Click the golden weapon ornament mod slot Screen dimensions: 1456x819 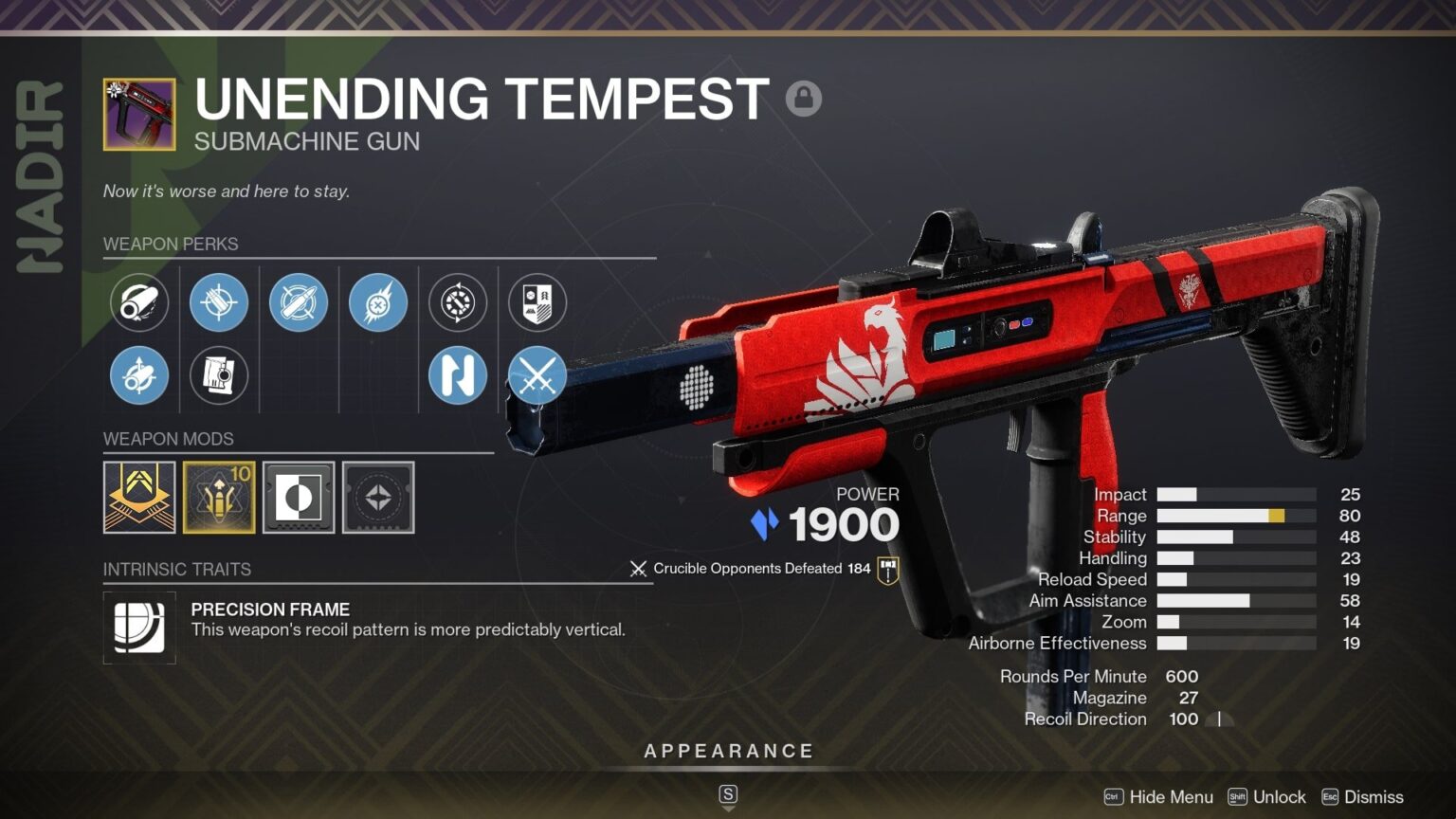[139, 497]
